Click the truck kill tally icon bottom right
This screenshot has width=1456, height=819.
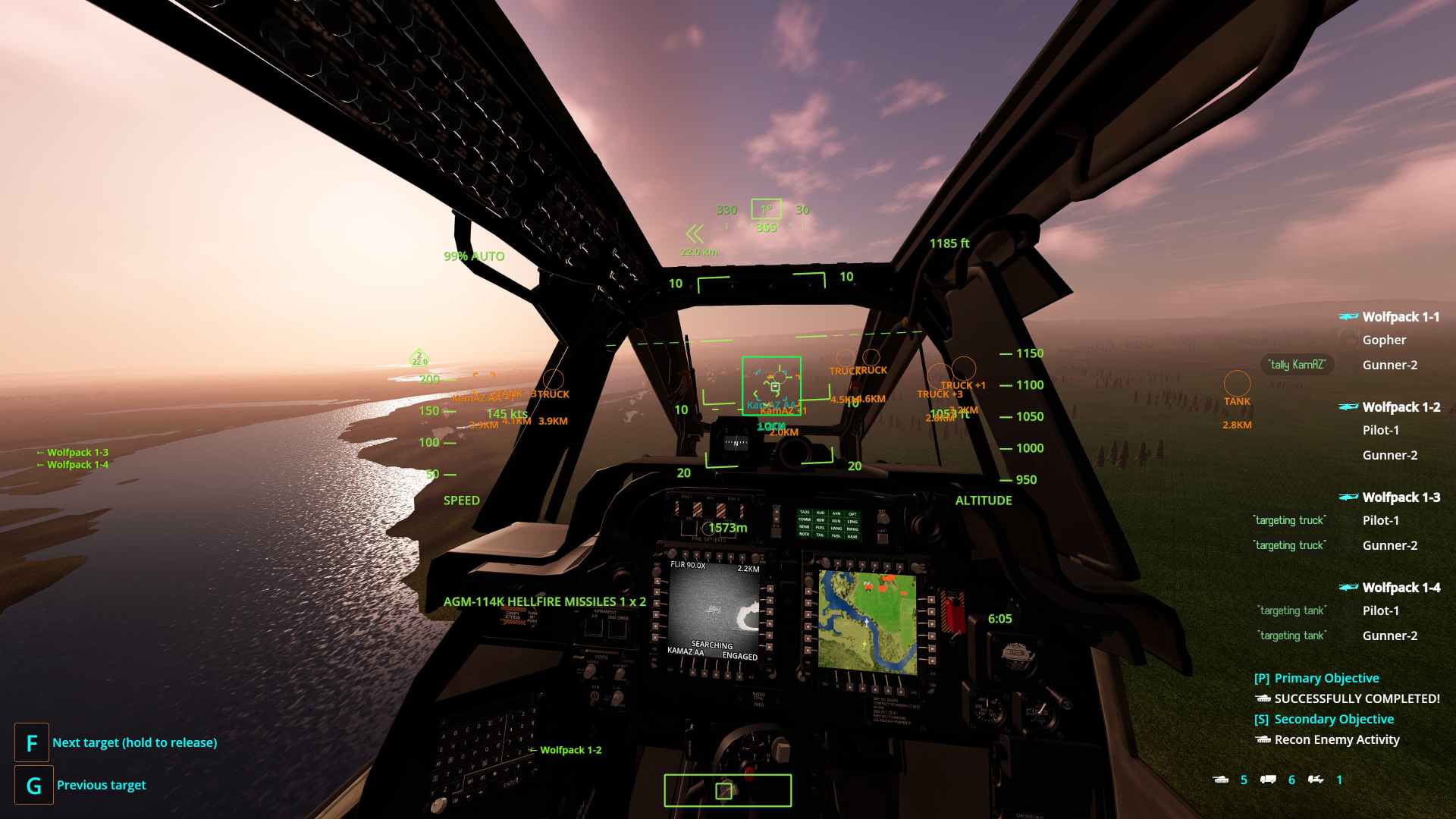coord(1268,780)
